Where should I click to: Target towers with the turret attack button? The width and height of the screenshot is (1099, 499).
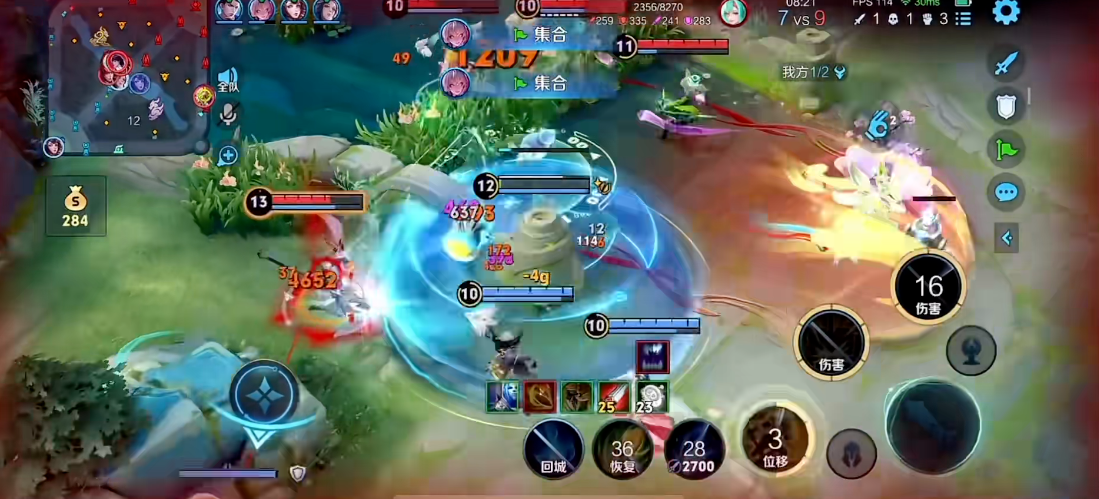point(971,350)
